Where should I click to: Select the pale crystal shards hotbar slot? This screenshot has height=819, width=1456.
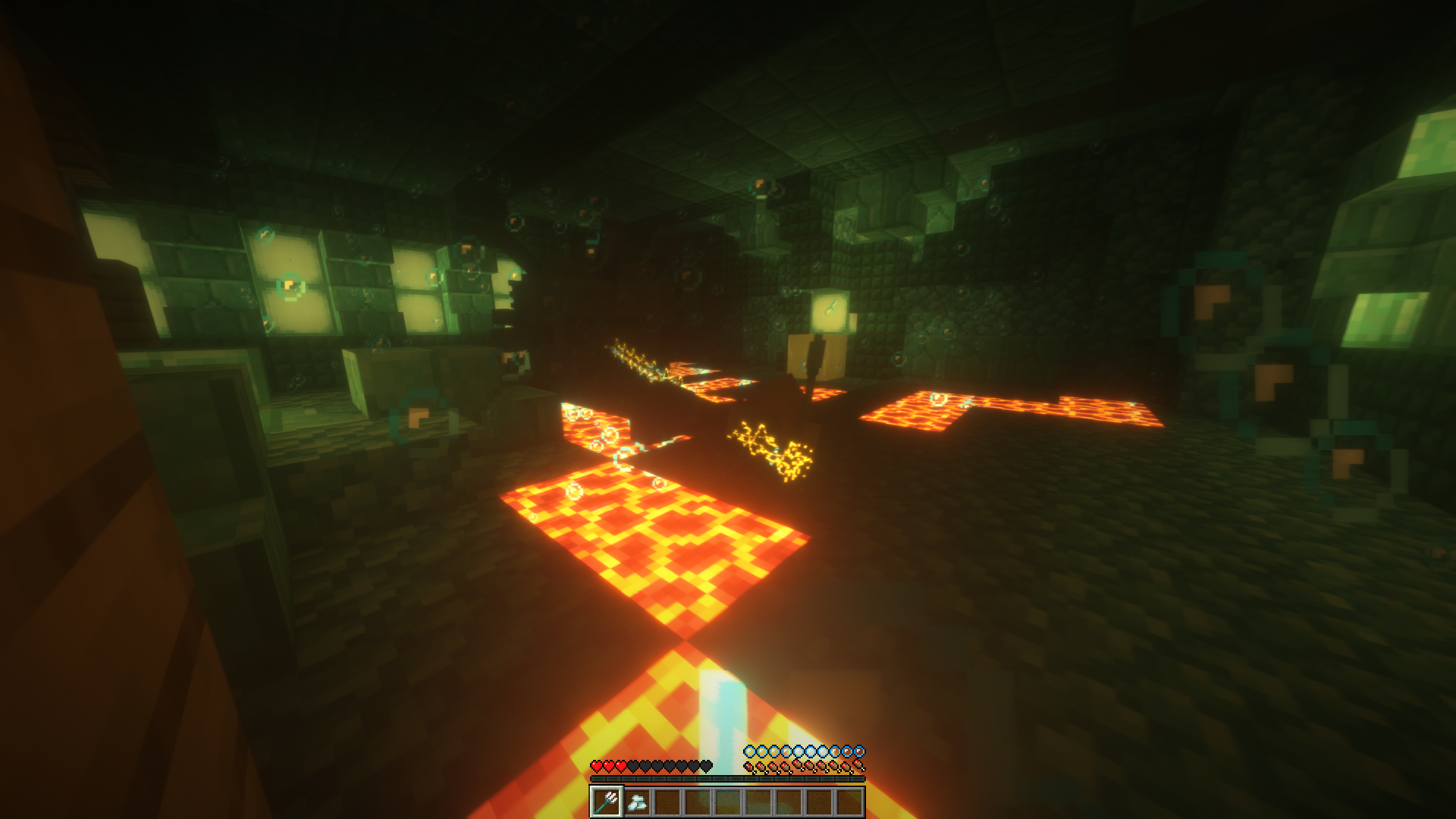click(x=637, y=802)
